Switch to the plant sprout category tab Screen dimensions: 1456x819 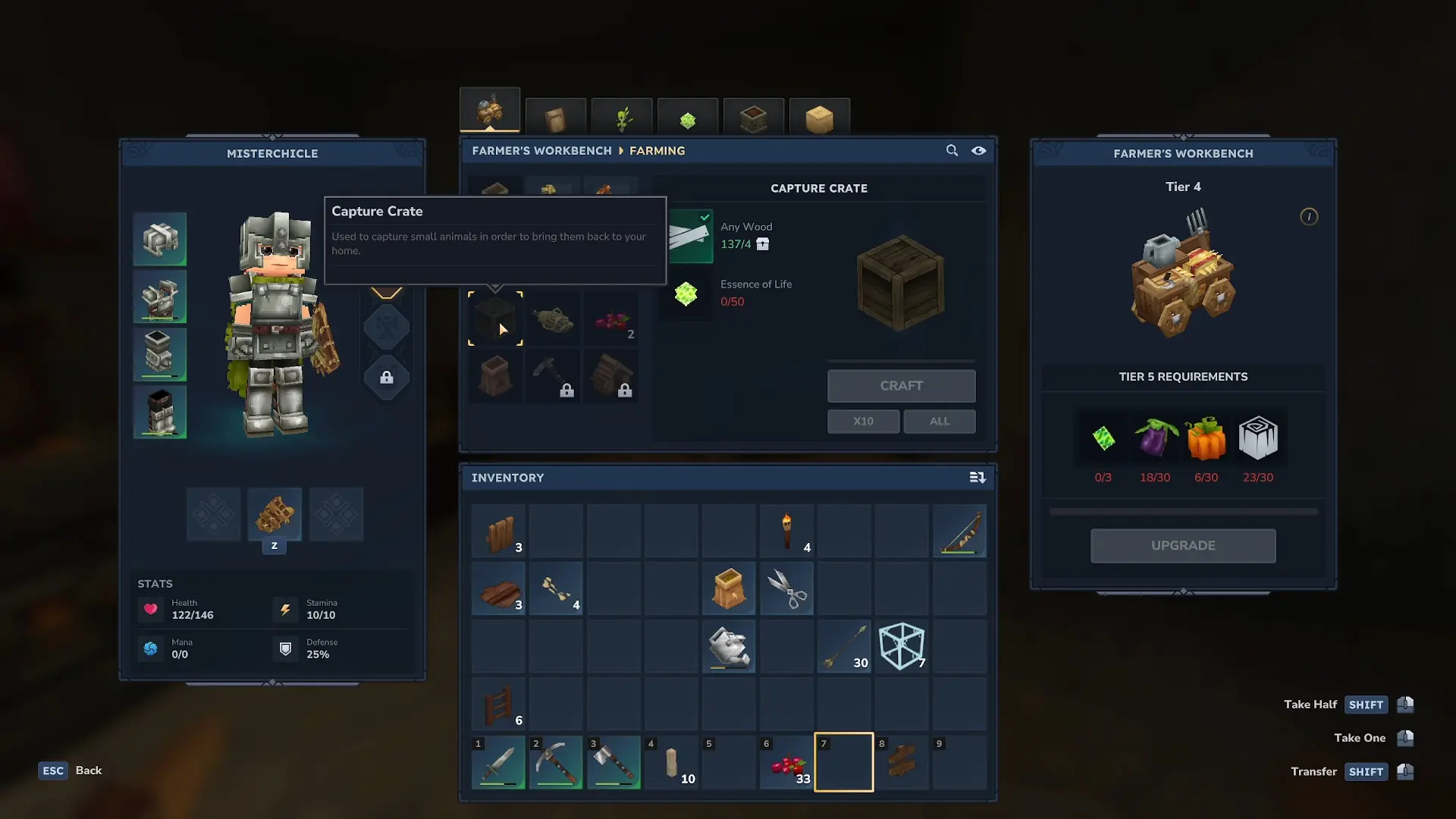(x=622, y=119)
